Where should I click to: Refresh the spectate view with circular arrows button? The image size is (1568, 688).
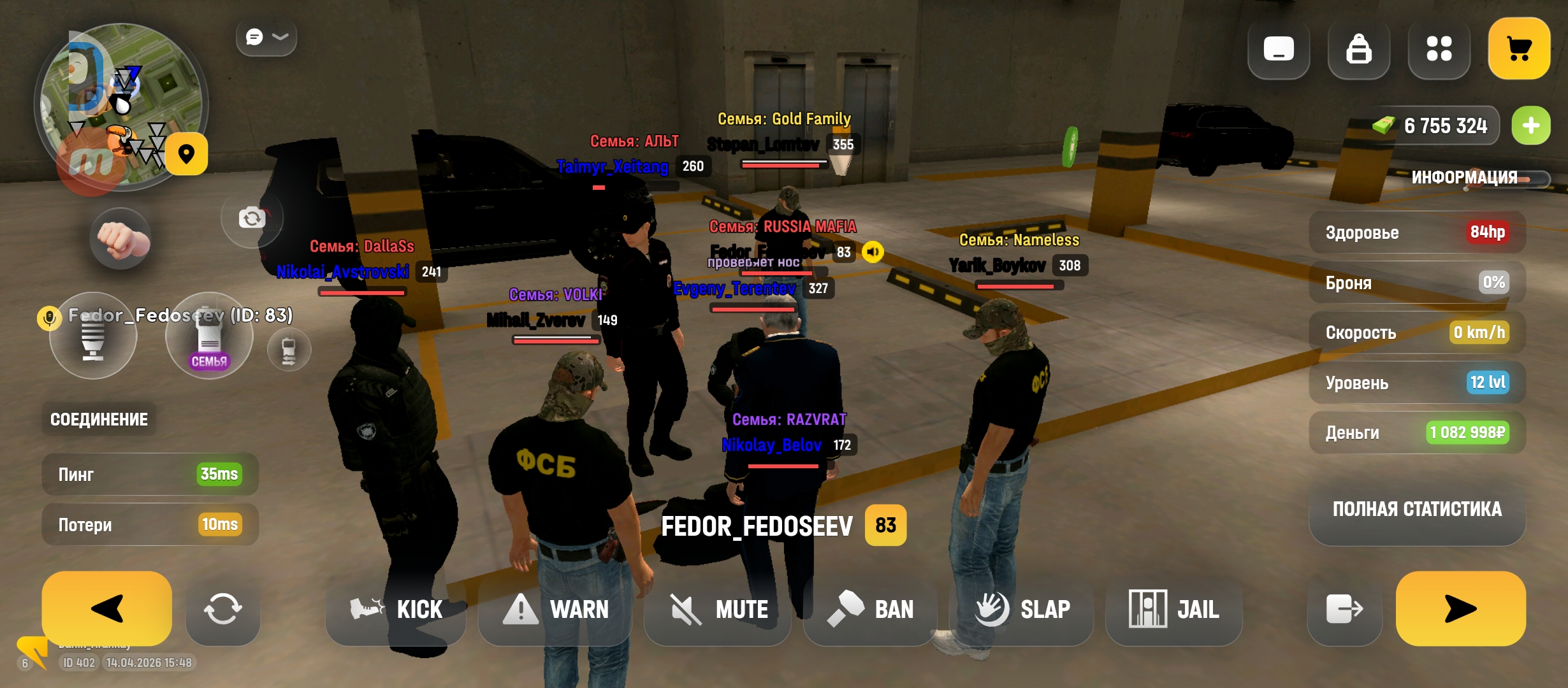(x=222, y=610)
